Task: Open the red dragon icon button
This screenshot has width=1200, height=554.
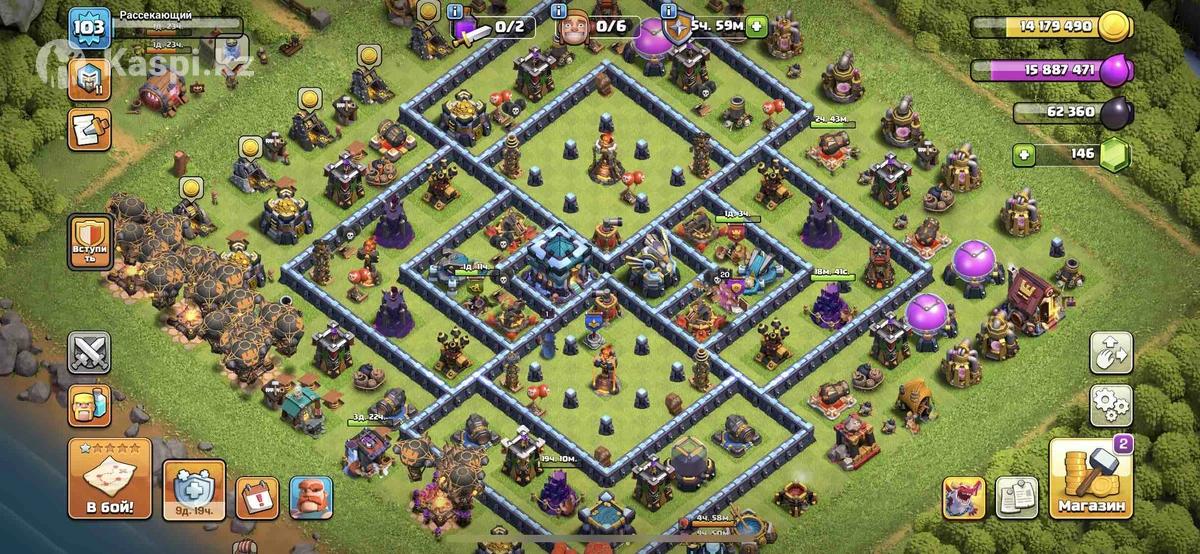Action: (x=963, y=497)
